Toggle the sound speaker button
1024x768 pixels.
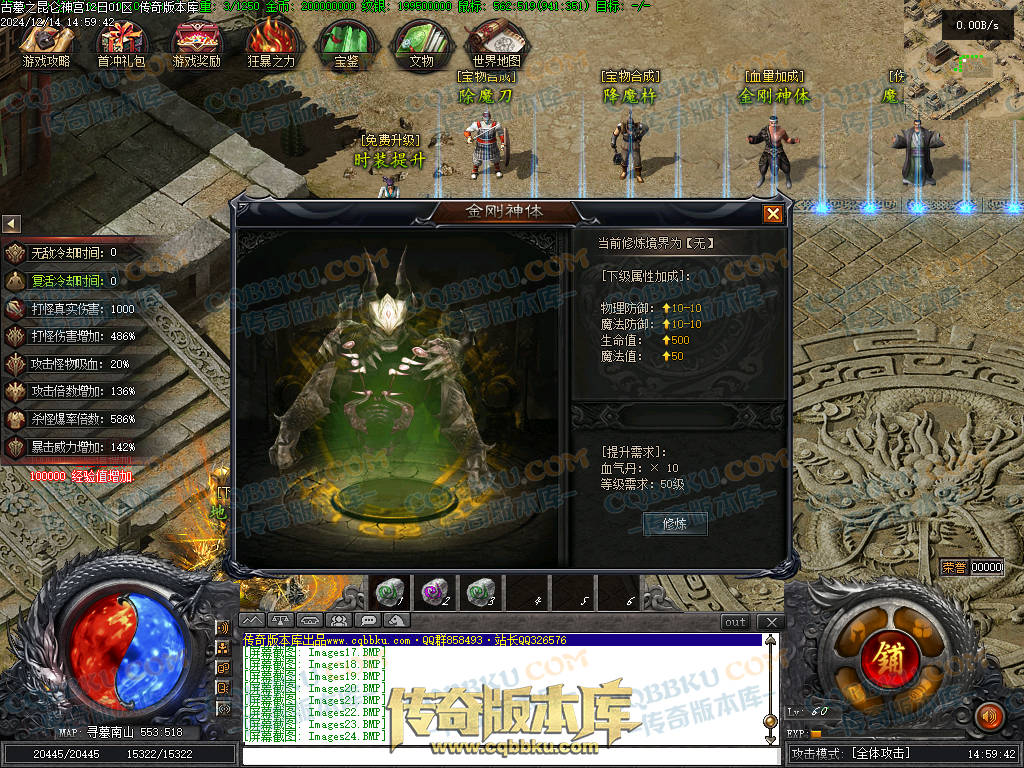pyautogui.click(x=989, y=715)
